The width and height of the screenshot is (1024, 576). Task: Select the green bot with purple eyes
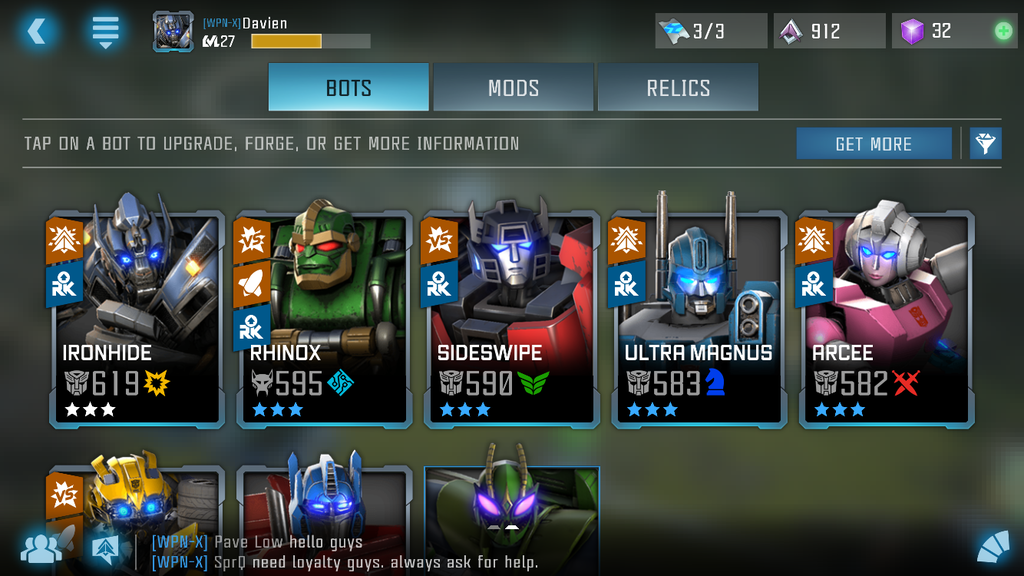[511, 500]
